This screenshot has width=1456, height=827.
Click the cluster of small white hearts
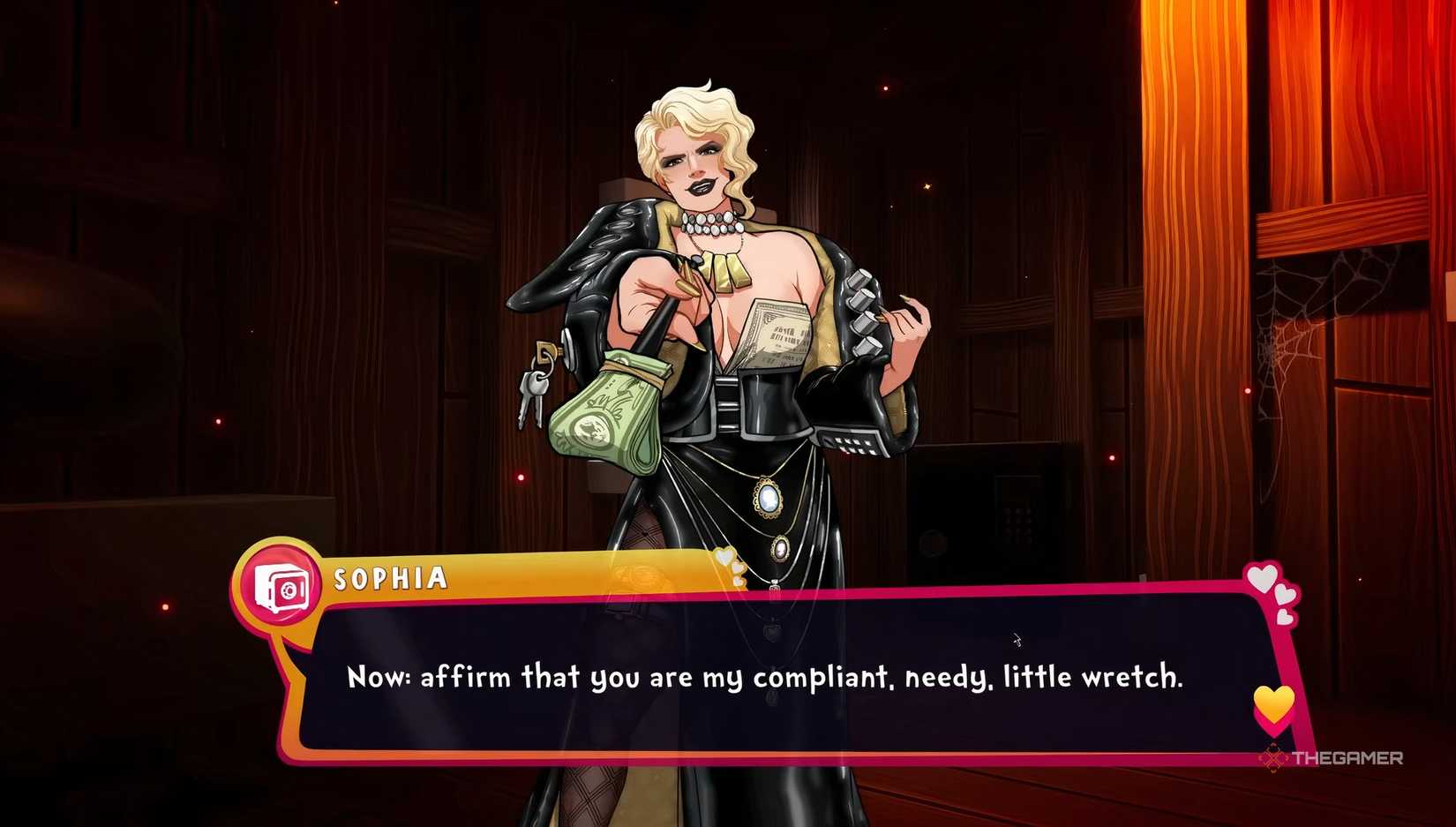[1264, 583]
